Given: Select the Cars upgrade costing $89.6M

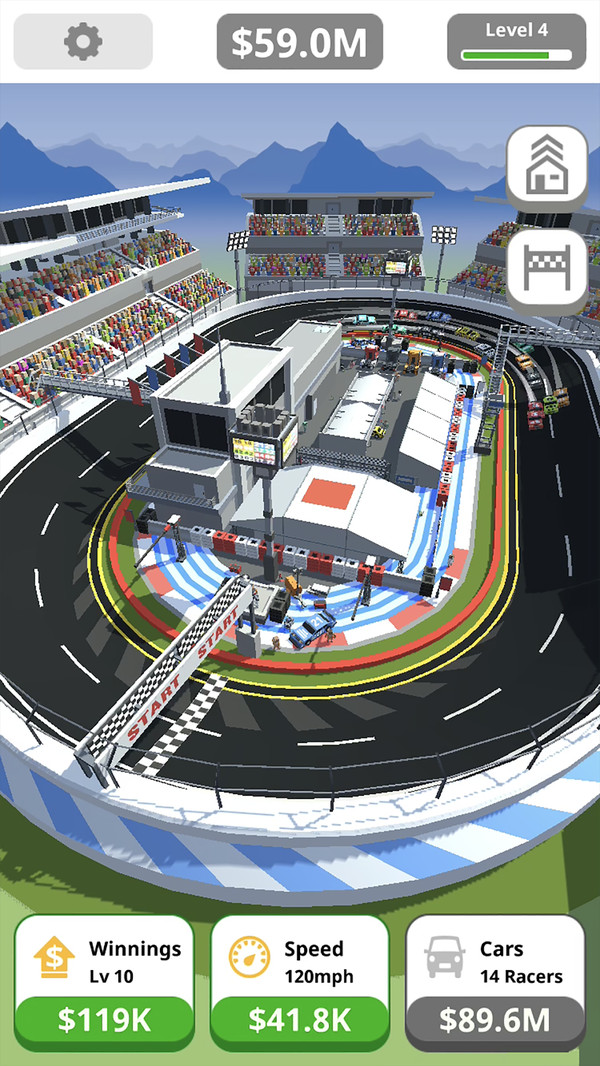Looking at the screenshot, I should pyautogui.click(x=495, y=1019).
